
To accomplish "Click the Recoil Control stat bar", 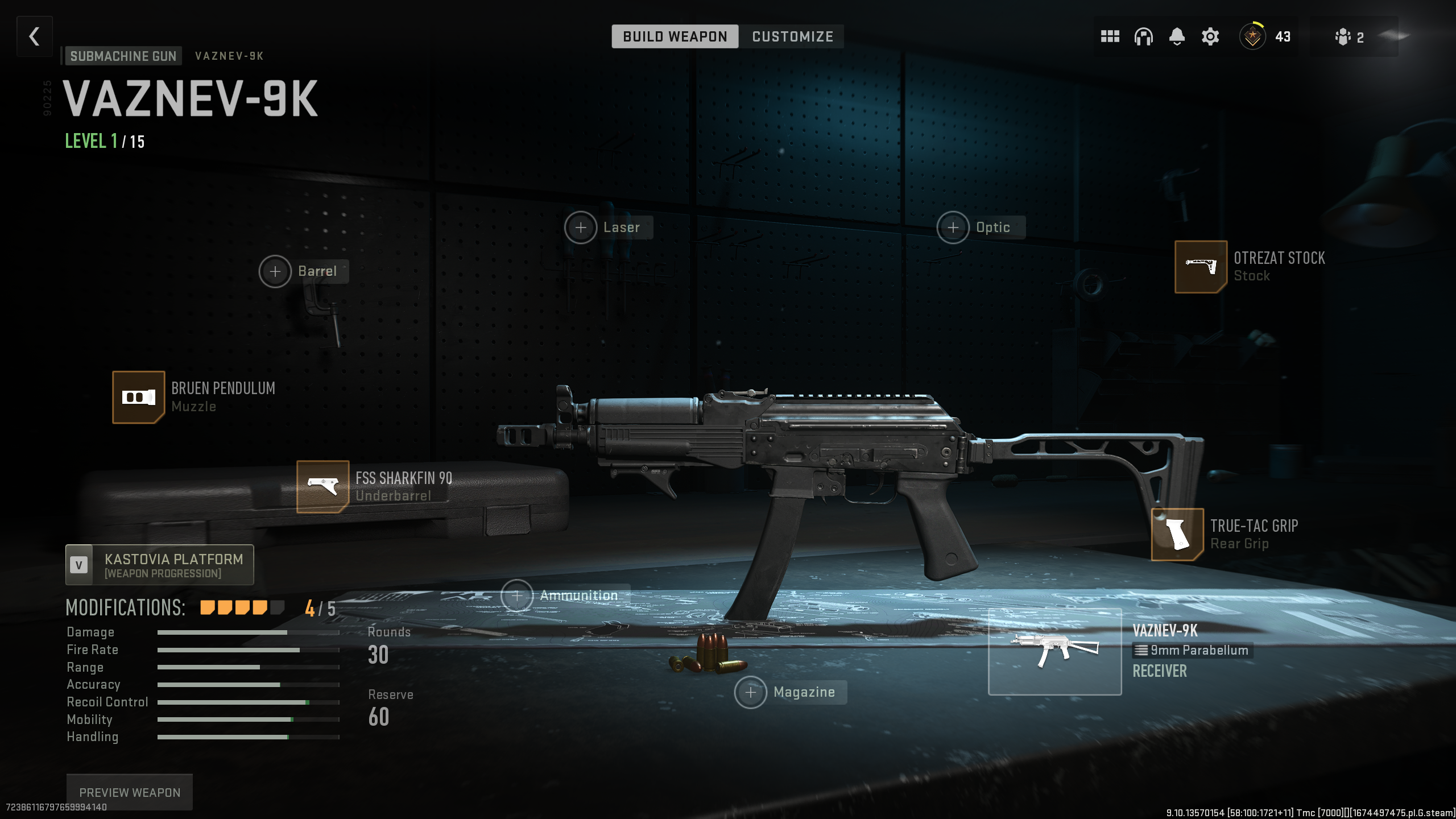I will (230, 702).
